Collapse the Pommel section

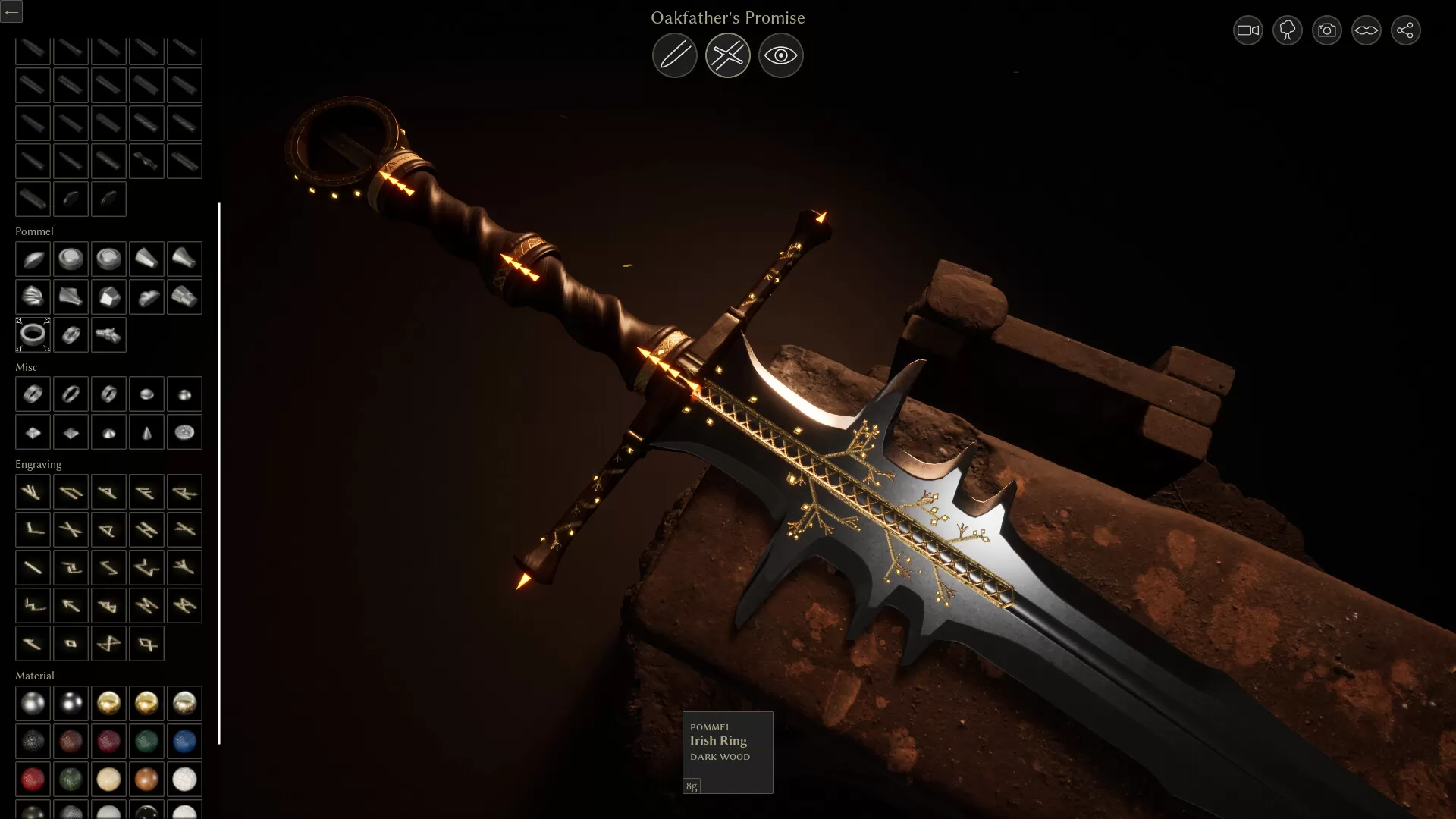pyautogui.click(x=34, y=231)
